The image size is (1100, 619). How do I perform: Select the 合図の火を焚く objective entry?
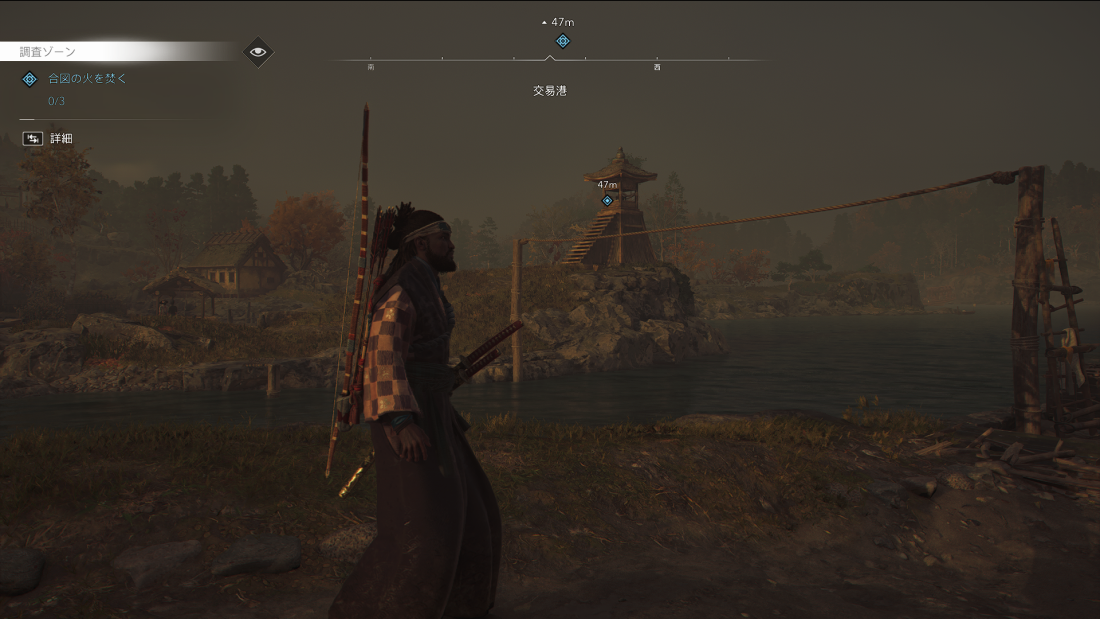(88, 79)
